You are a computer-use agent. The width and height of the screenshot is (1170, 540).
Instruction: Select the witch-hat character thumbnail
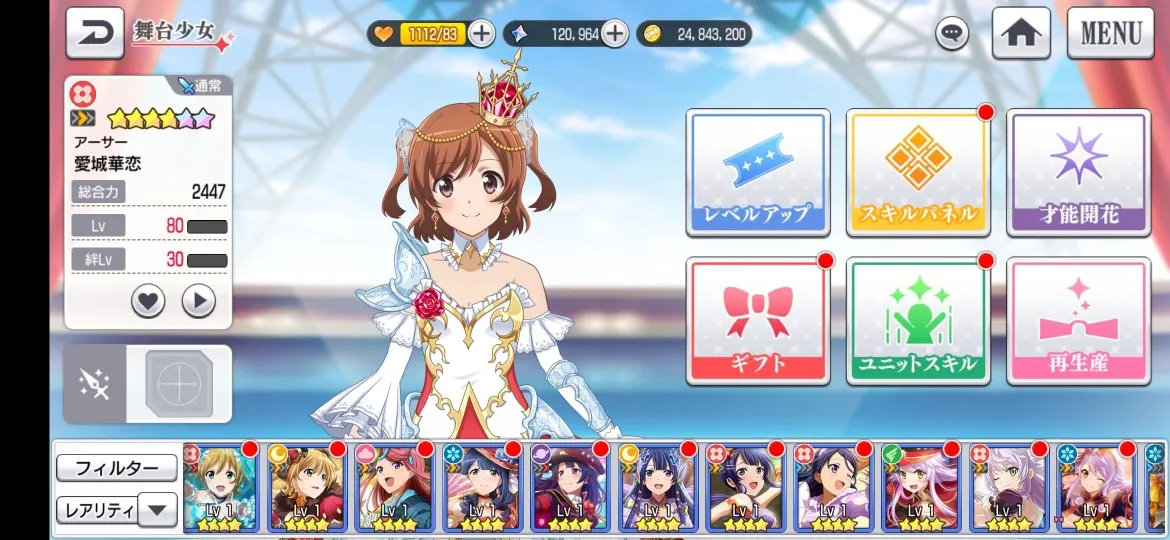[x=570, y=488]
